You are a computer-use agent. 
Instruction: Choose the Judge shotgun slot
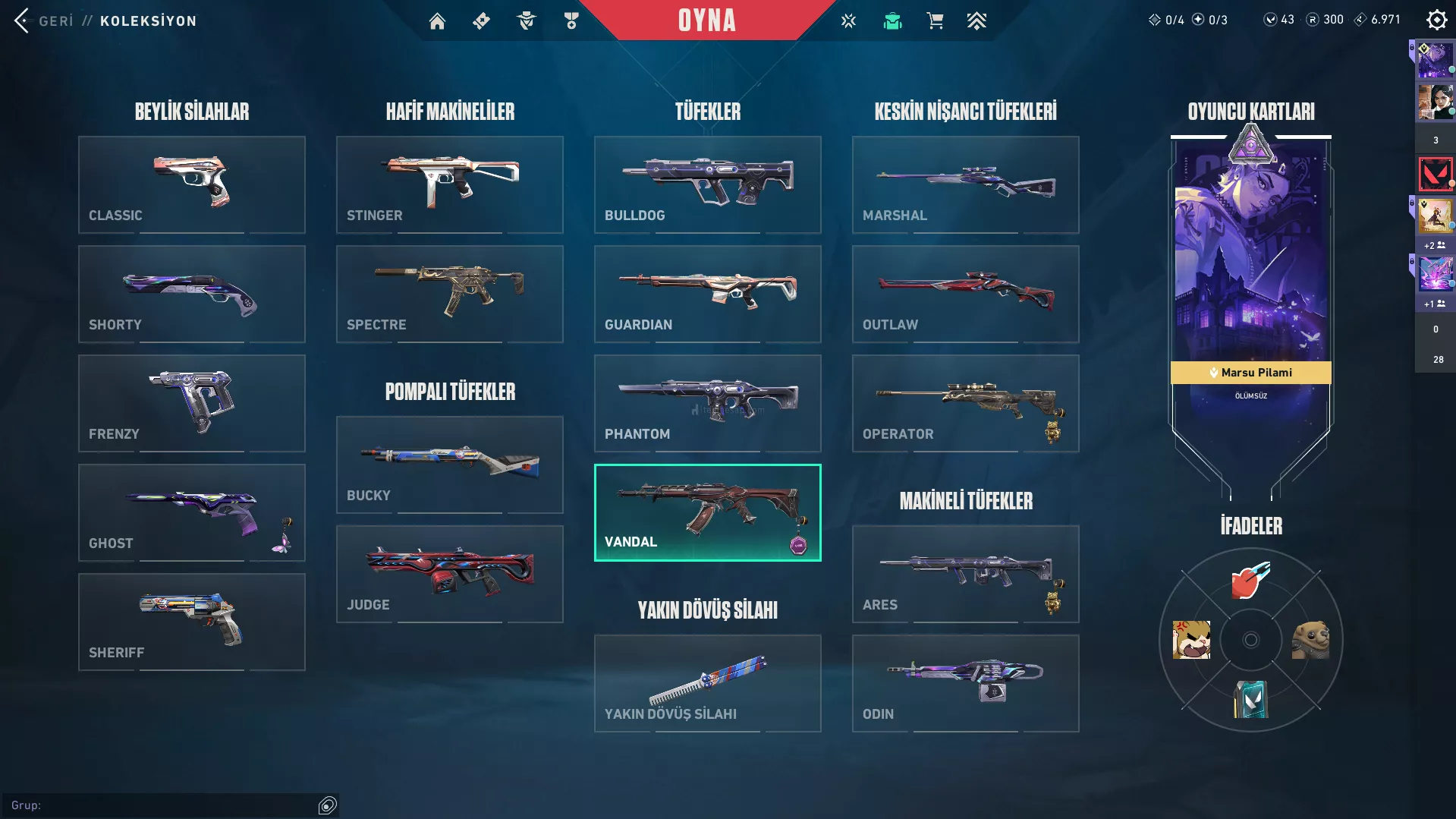[x=449, y=574]
